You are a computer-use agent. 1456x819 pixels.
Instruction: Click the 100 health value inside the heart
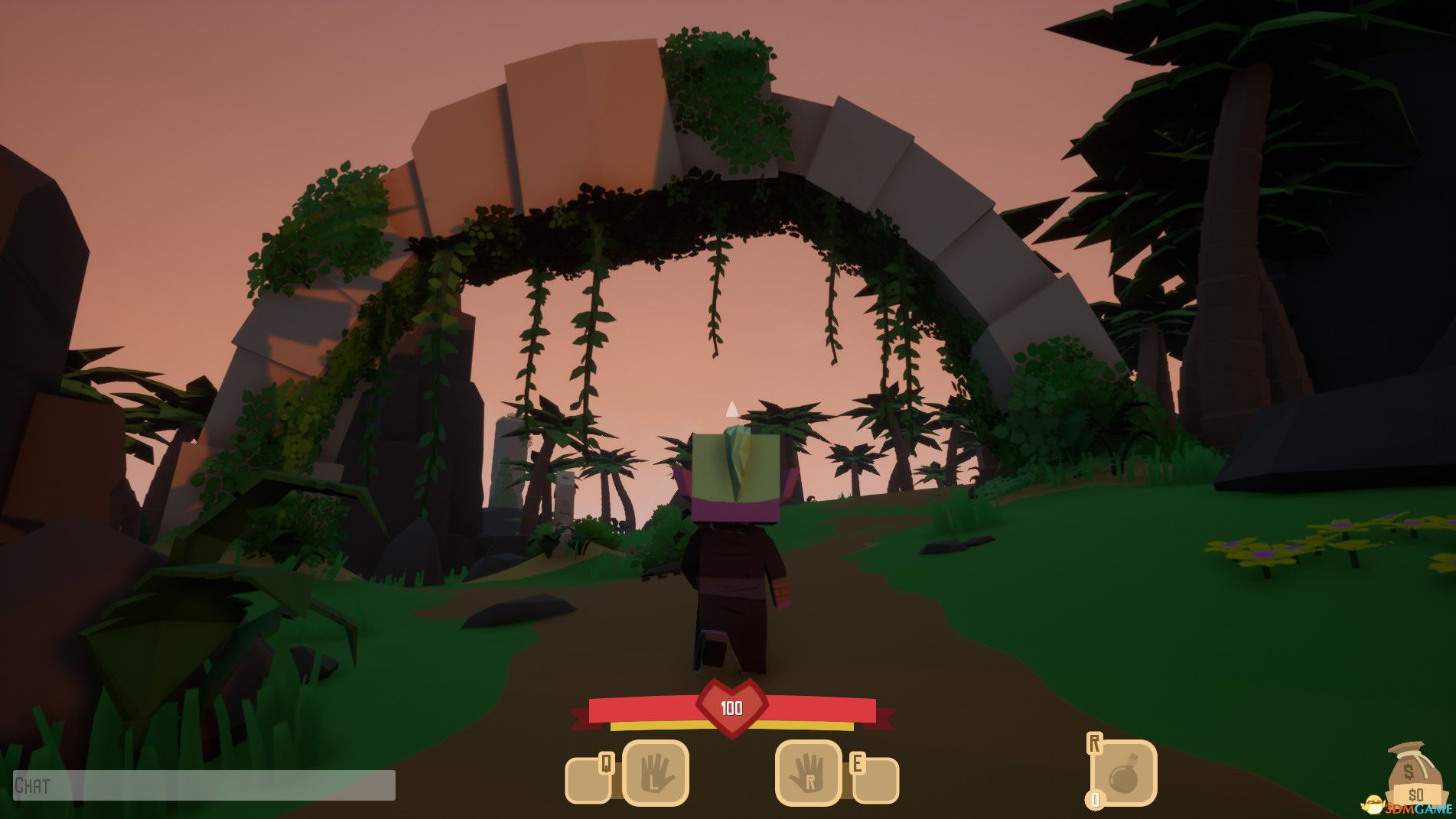[731, 708]
